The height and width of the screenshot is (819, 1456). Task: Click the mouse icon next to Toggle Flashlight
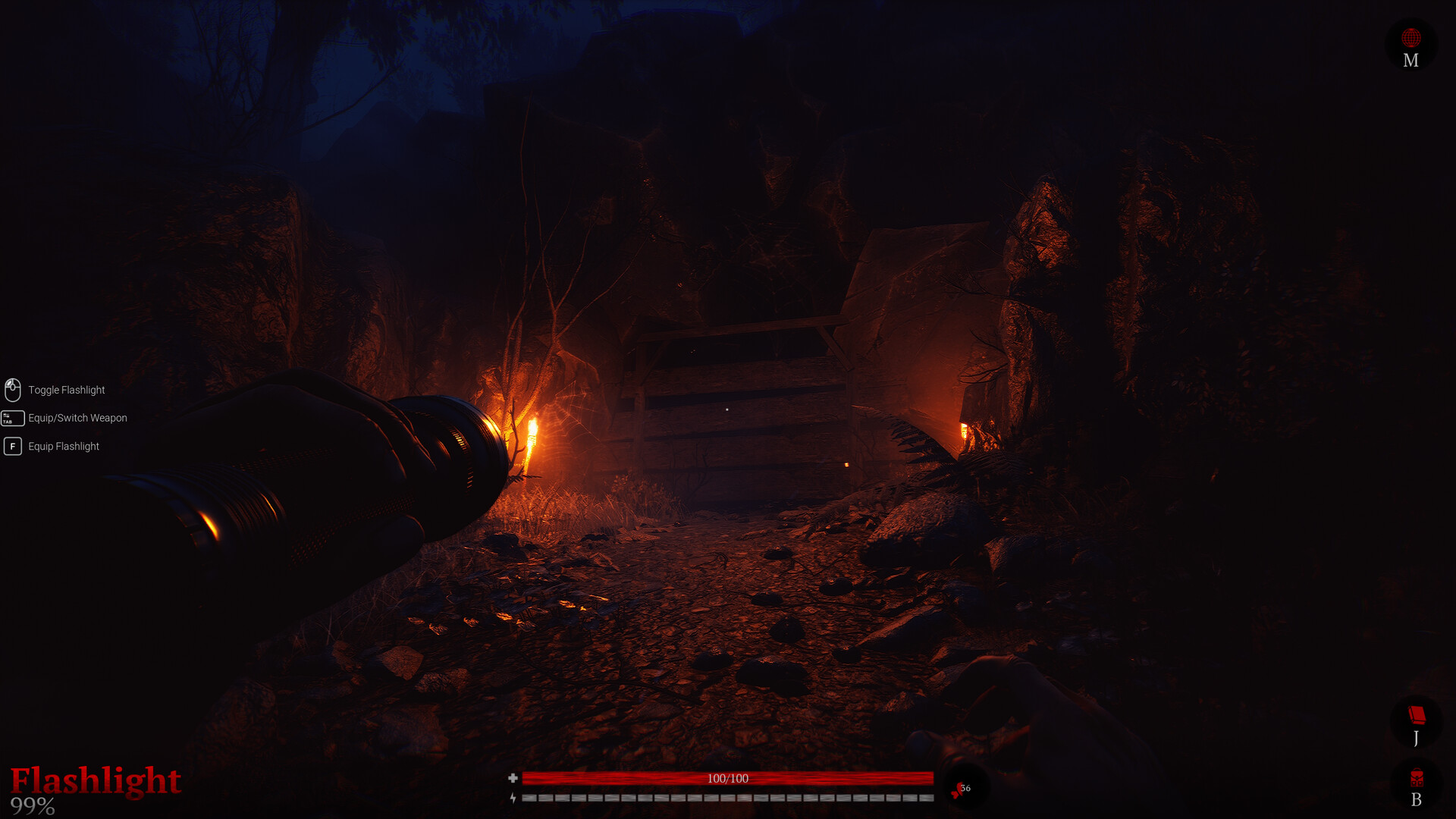coord(12,389)
